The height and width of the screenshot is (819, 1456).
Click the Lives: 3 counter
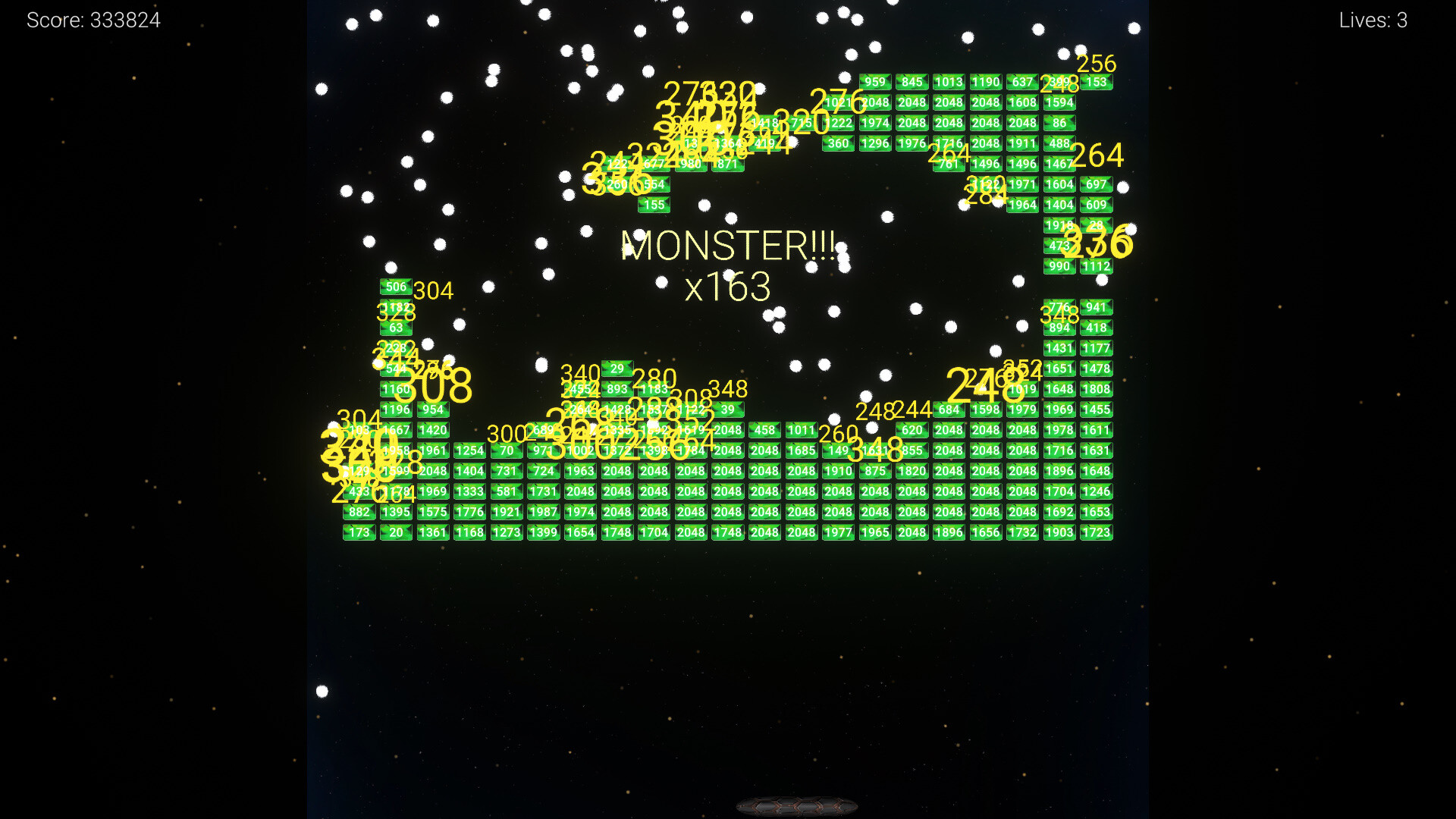click(x=1373, y=20)
